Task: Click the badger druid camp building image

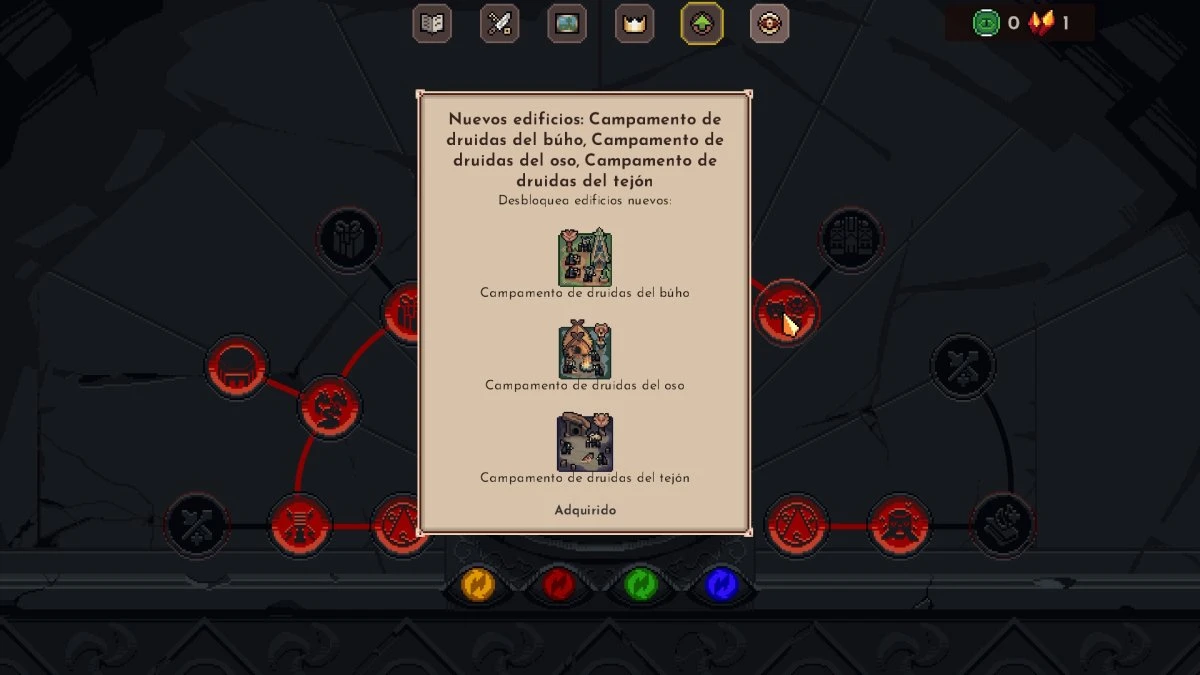Action: [585, 443]
